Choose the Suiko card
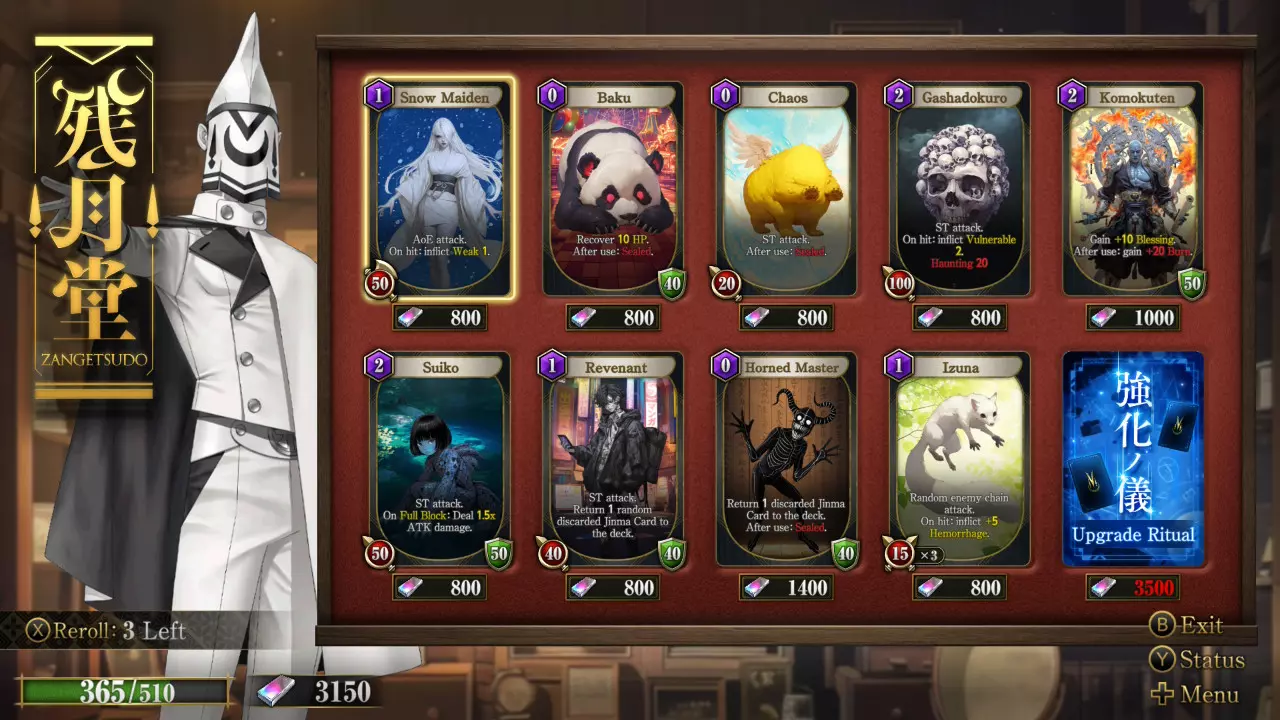 [x=440, y=460]
